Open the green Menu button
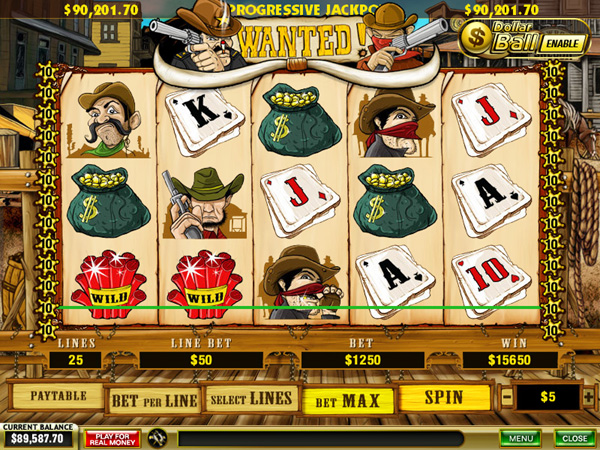 coord(520,438)
